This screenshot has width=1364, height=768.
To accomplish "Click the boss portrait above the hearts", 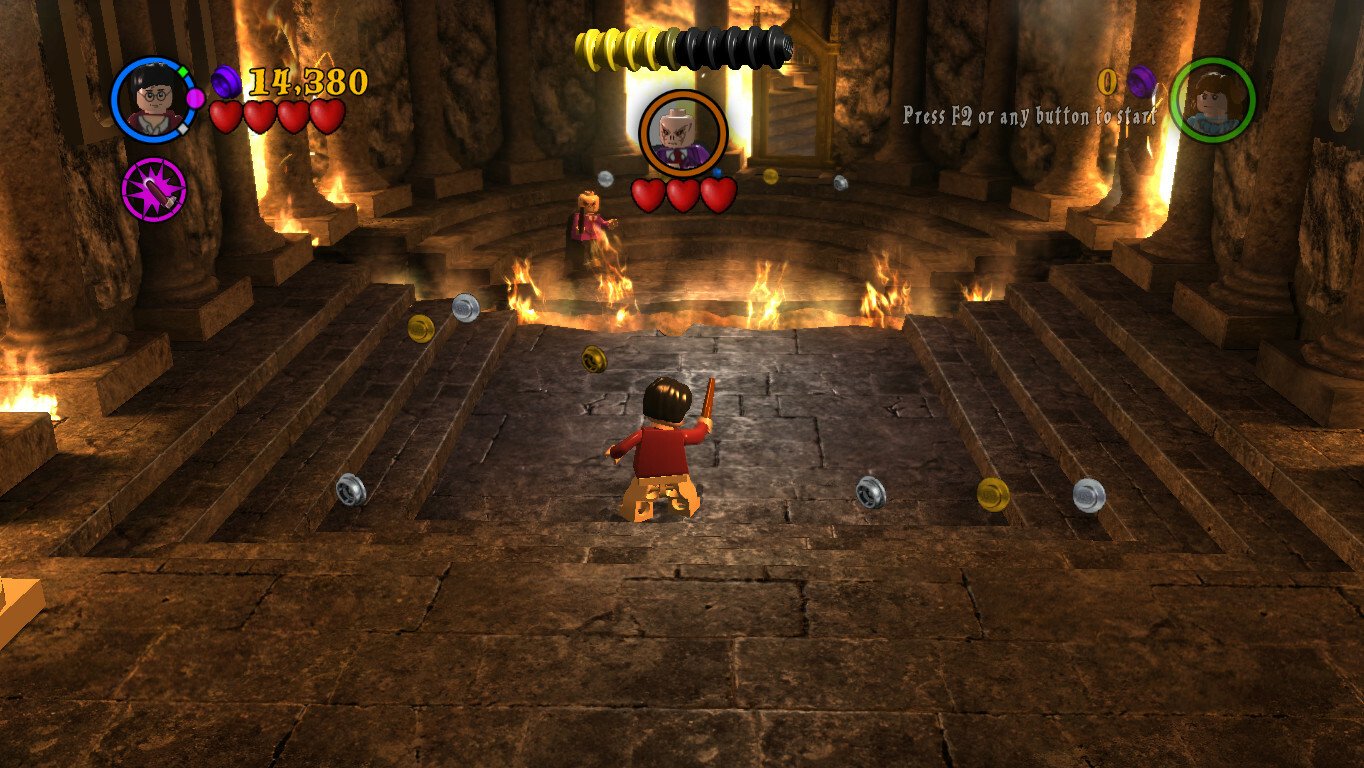I will 682,132.
